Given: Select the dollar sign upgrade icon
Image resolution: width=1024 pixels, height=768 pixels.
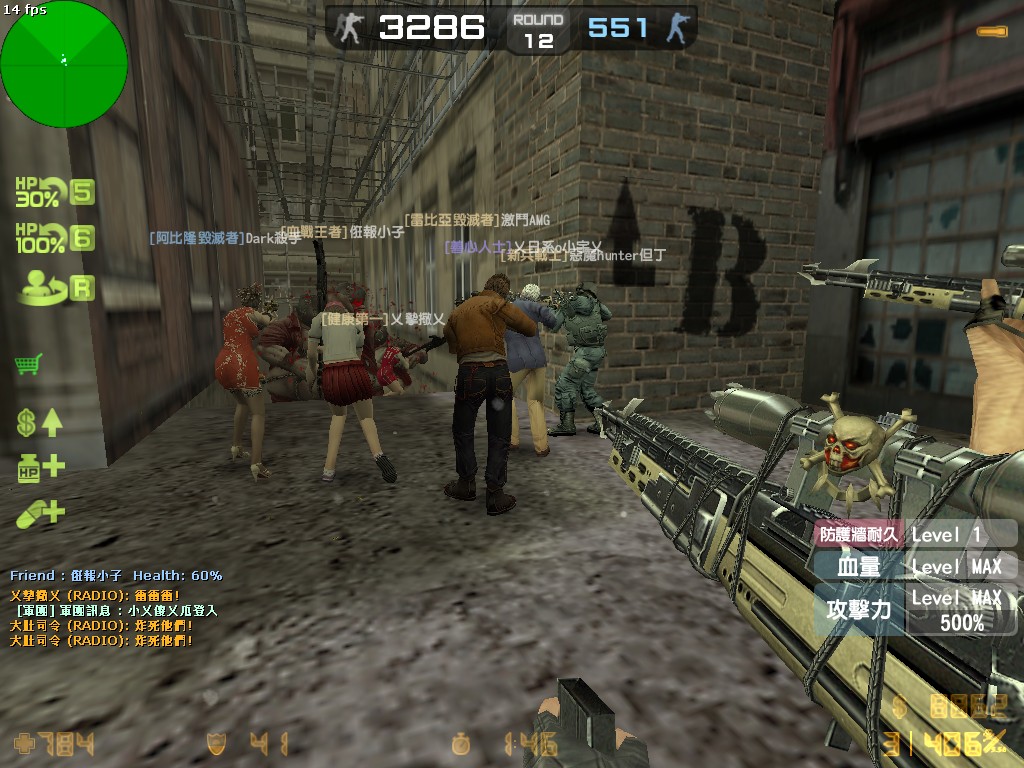Looking at the screenshot, I should [39, 422].
